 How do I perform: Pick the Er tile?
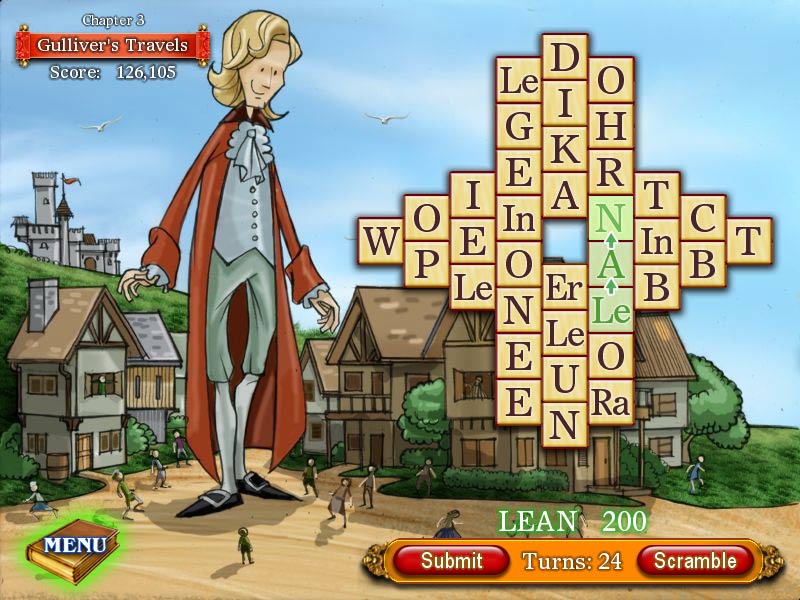pyautogui.click(x=565, y=287)
